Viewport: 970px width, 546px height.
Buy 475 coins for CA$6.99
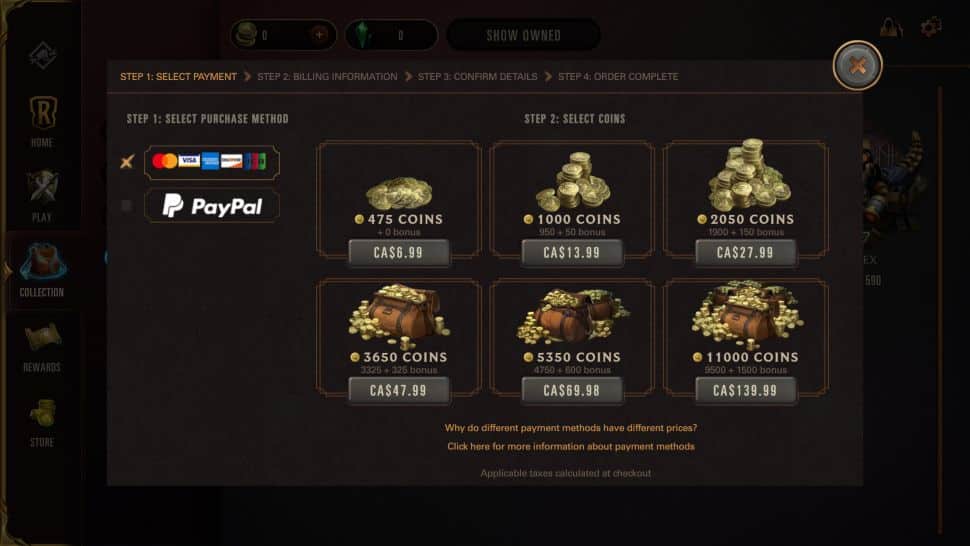(398, 253)
